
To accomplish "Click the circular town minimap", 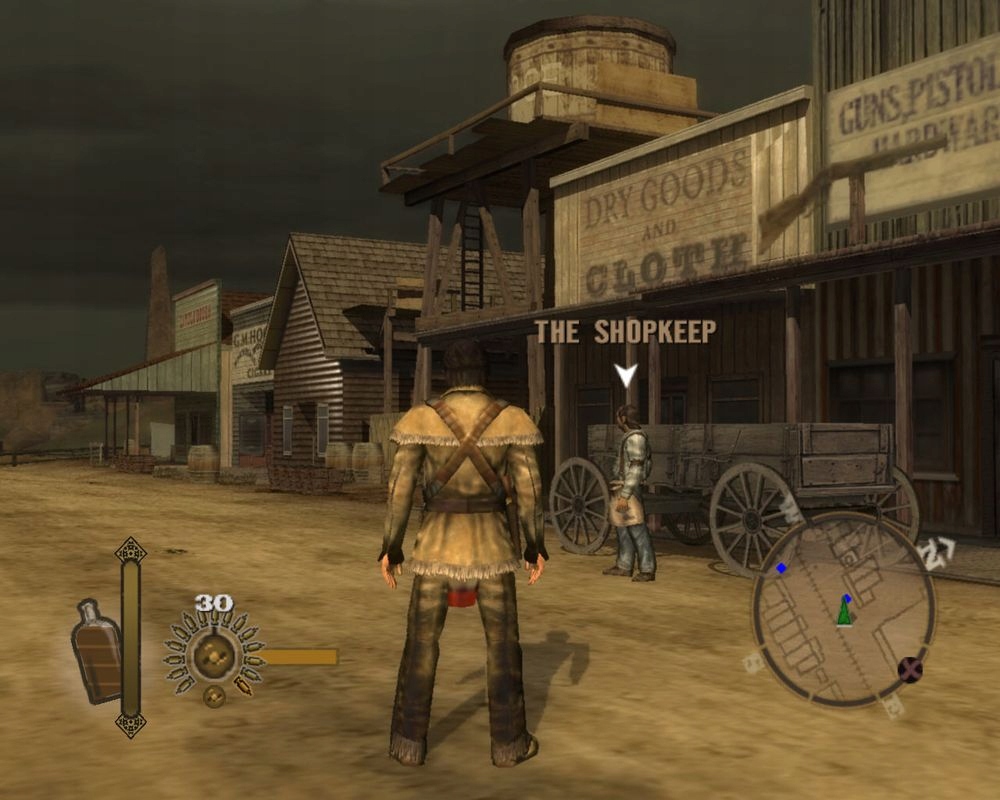I will click(x=843, y=608).
